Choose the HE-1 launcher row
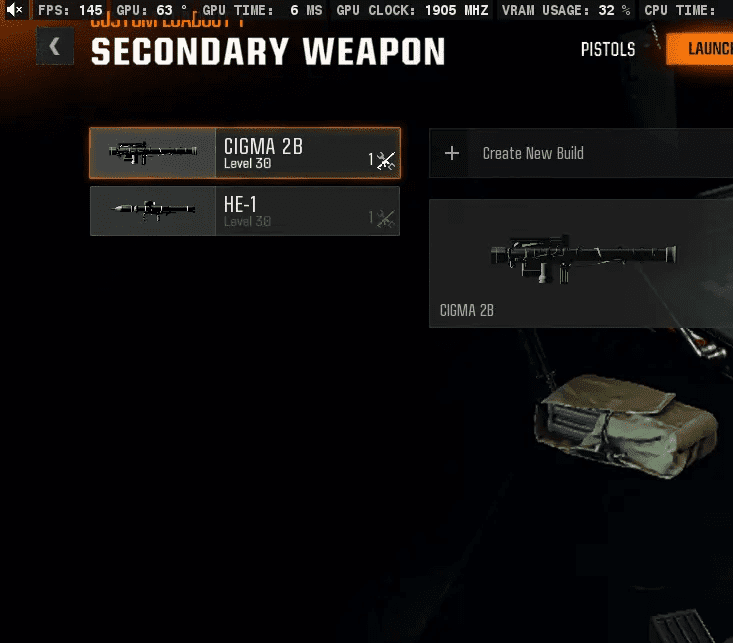Viewport: 733px width, 643px height. 245,211
